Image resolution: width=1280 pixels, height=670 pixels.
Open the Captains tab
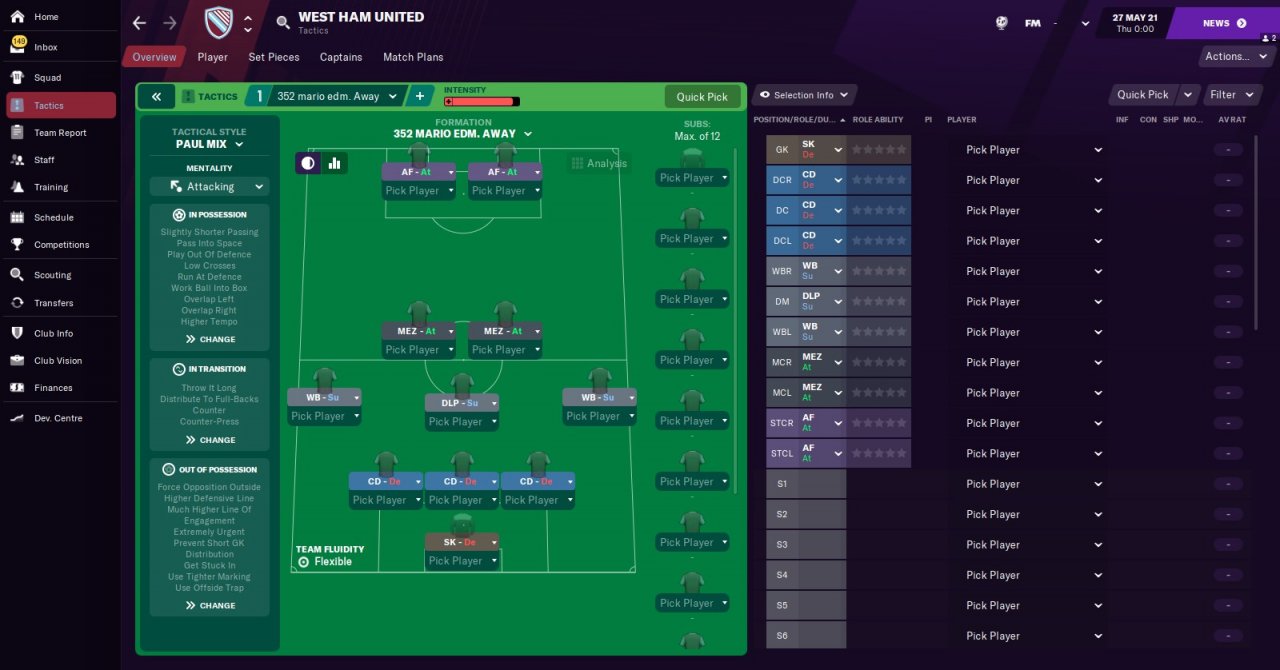point(341,57)
